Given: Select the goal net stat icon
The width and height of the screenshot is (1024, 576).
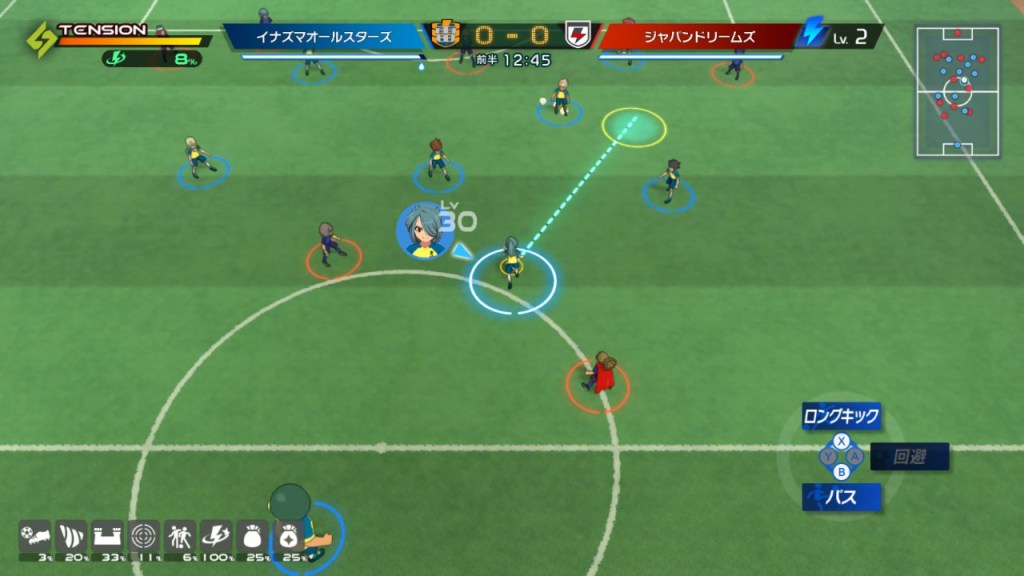Looking at the screenshot, I should click(x=72, y=536).
